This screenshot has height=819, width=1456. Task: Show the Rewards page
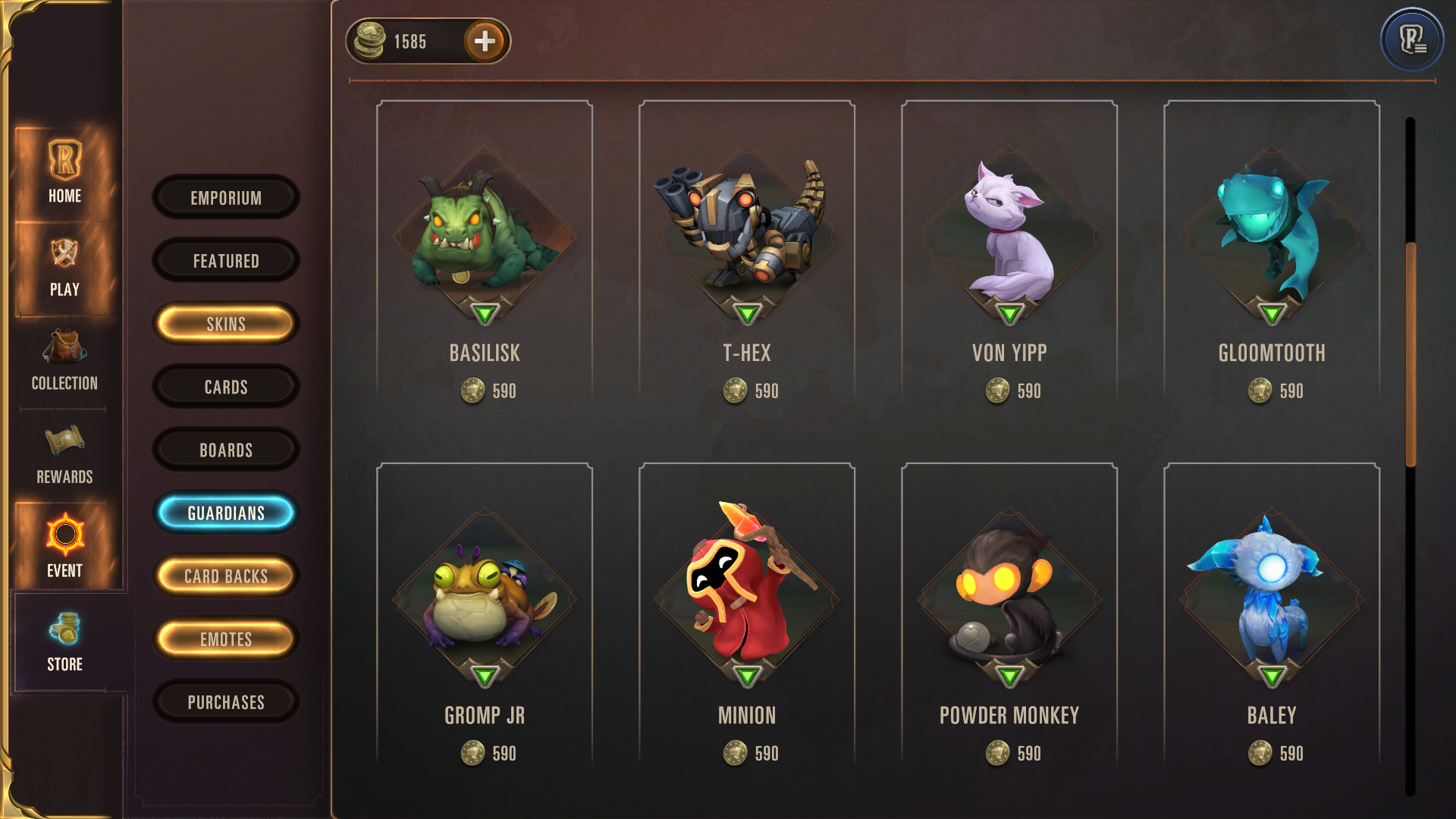coord(64,454)
